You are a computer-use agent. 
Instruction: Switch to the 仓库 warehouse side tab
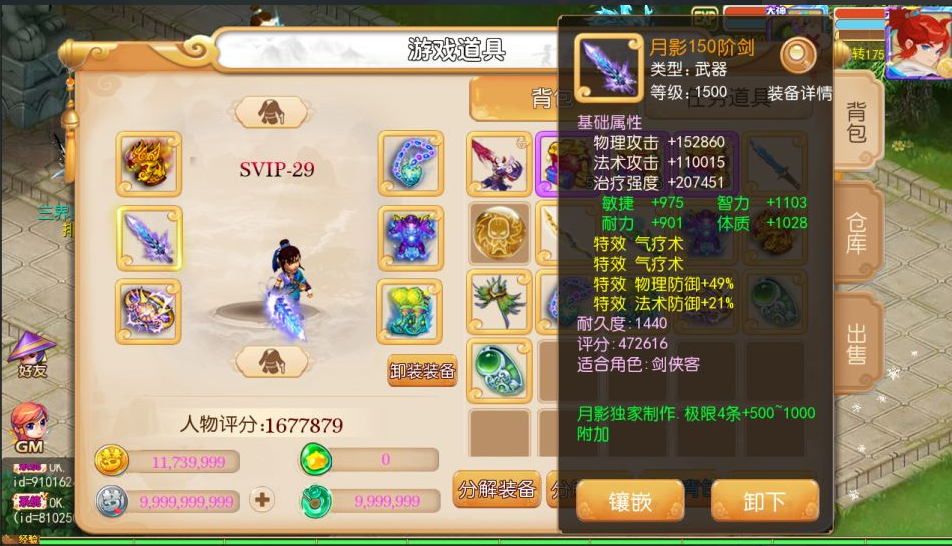click(x=857, y=231)
